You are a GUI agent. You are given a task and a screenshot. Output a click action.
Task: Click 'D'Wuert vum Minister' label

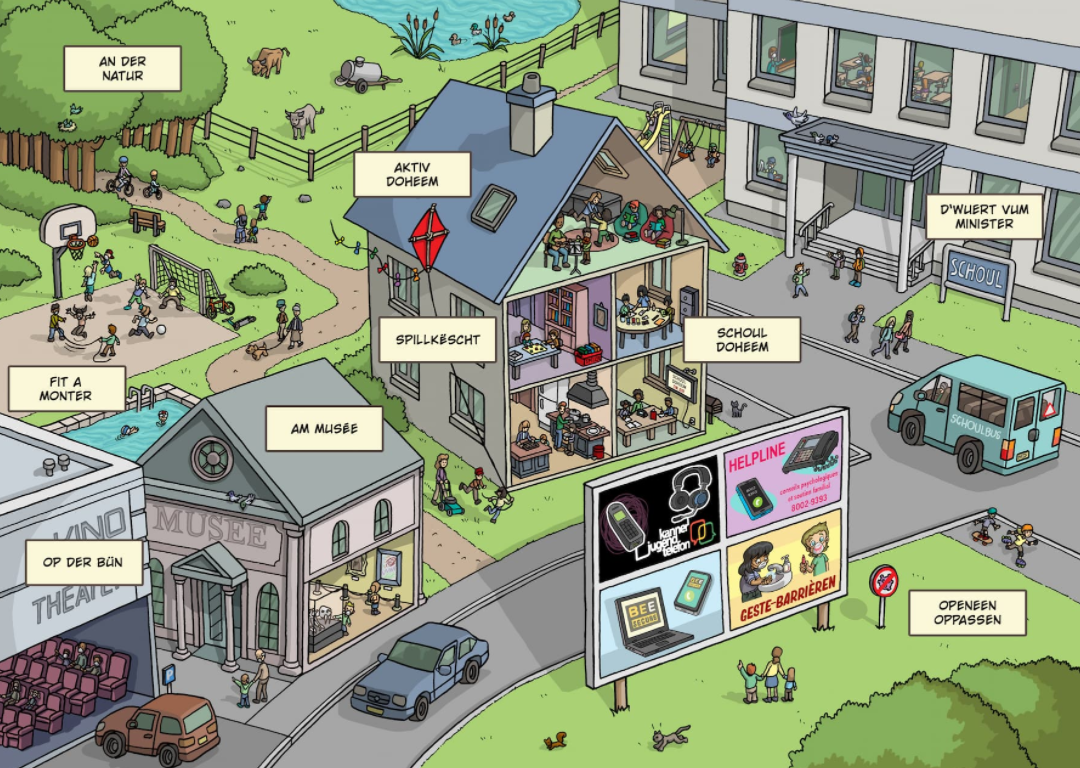point(984,216)
